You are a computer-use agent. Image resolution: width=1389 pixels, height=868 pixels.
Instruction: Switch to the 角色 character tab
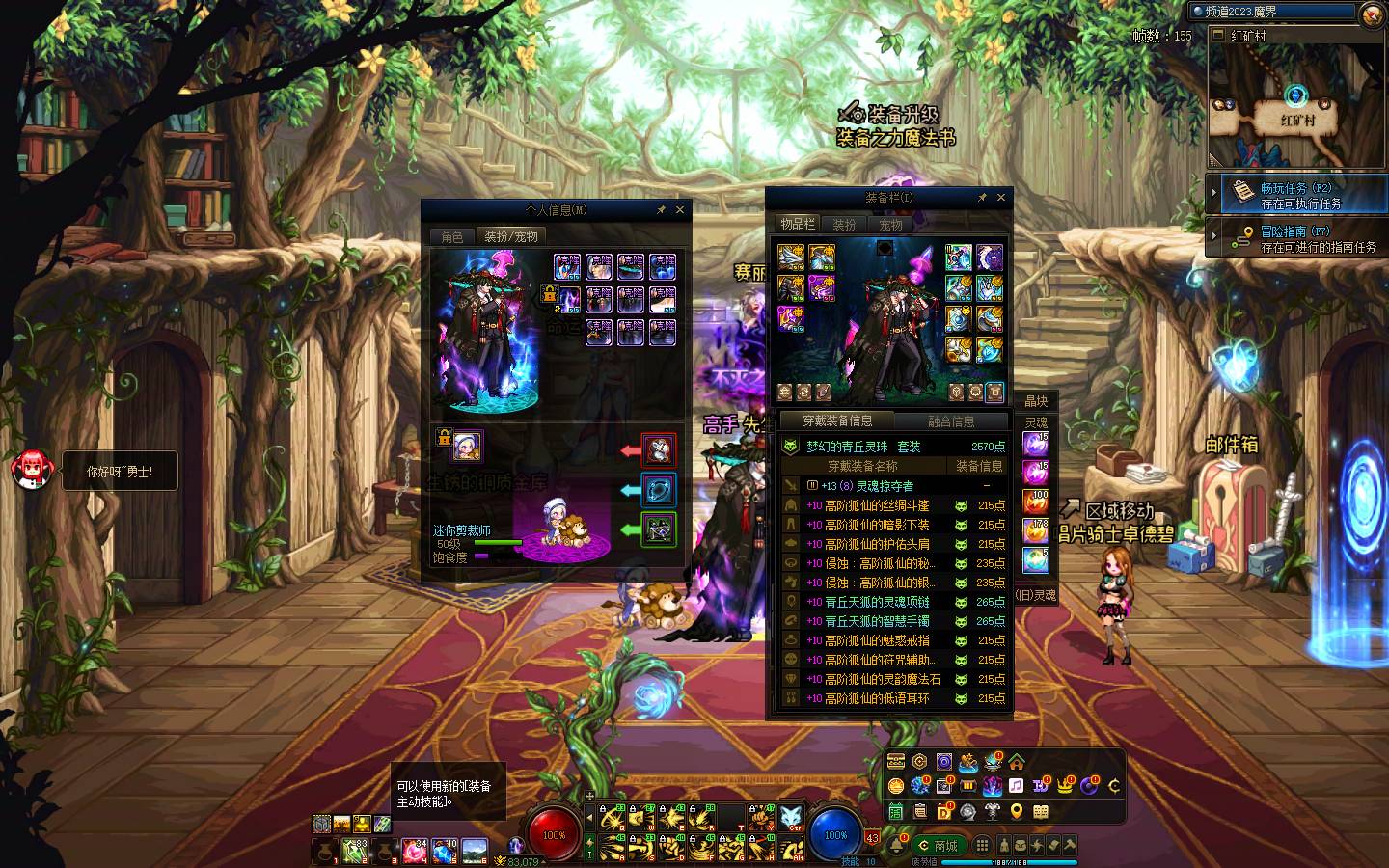click(452, 236)
